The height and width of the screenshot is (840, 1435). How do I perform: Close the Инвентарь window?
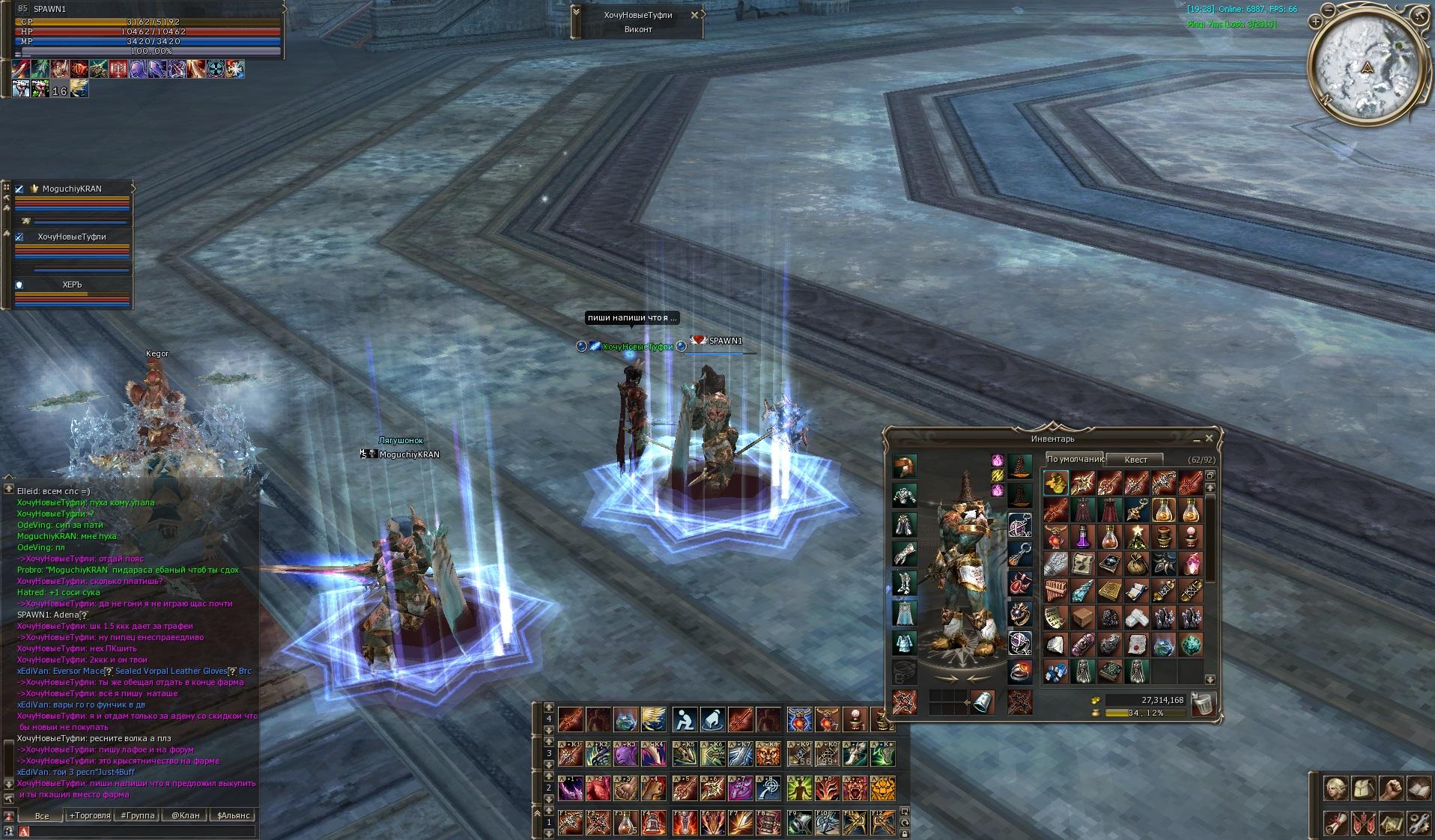click(x=1208, y=439)
